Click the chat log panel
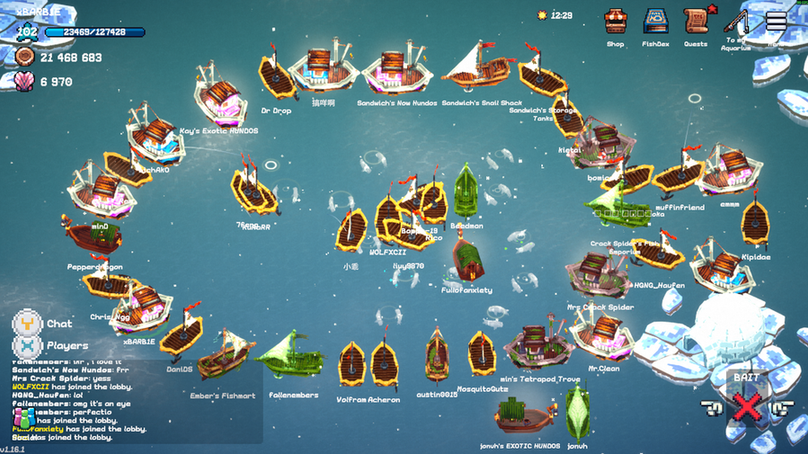This screenshot has width=808, height=454. (x=130, y=400)
